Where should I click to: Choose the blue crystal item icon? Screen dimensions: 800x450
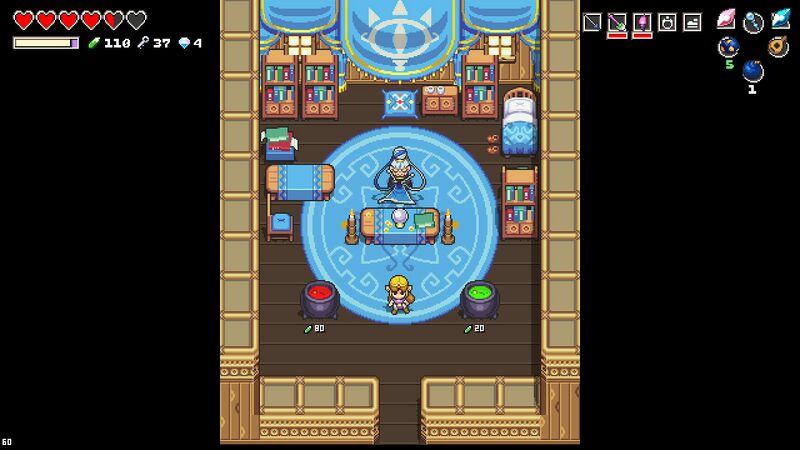pyautogui.click(x=780, y=19)
